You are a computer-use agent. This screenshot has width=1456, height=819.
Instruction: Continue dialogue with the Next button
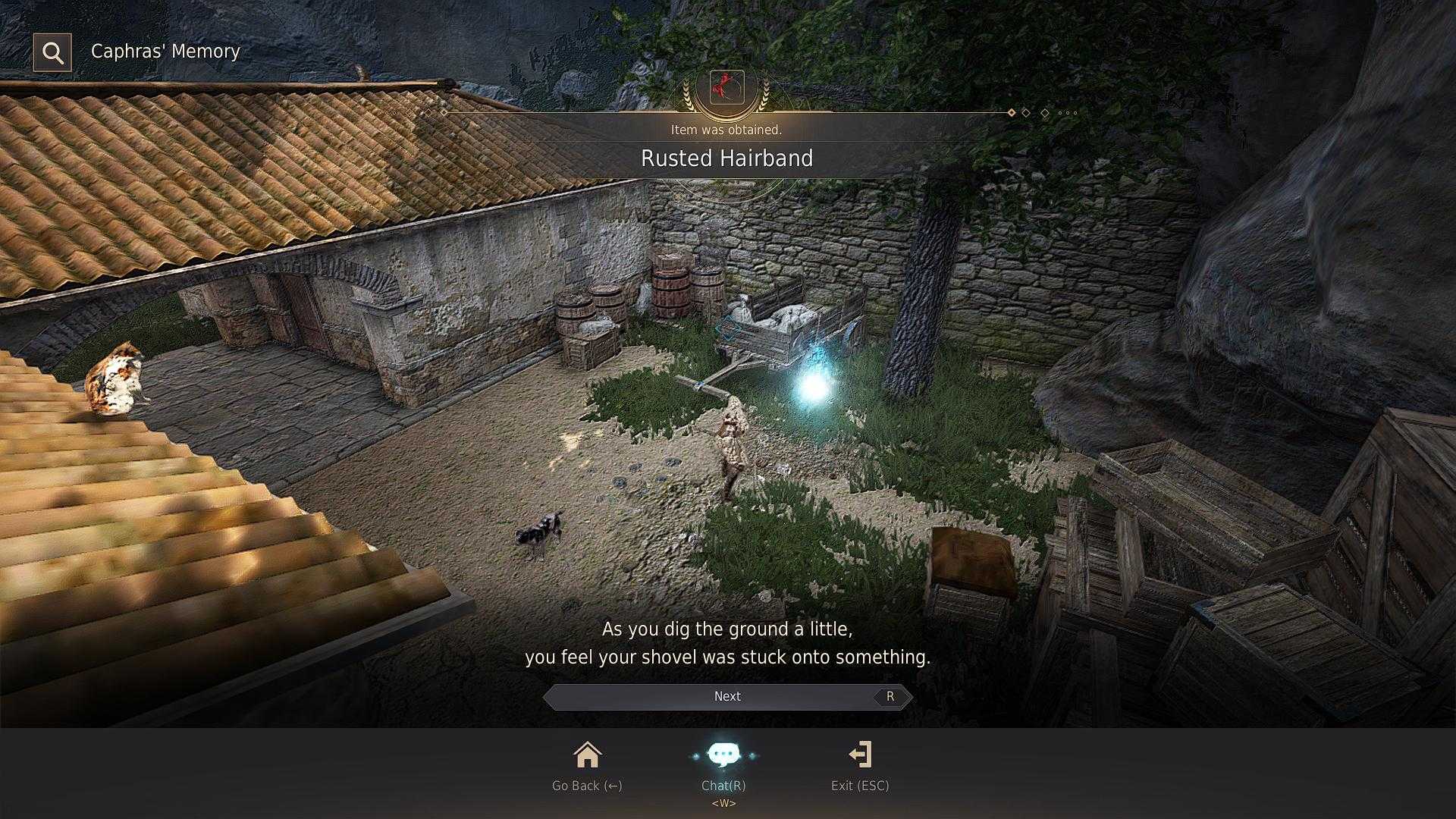[727, 696]
